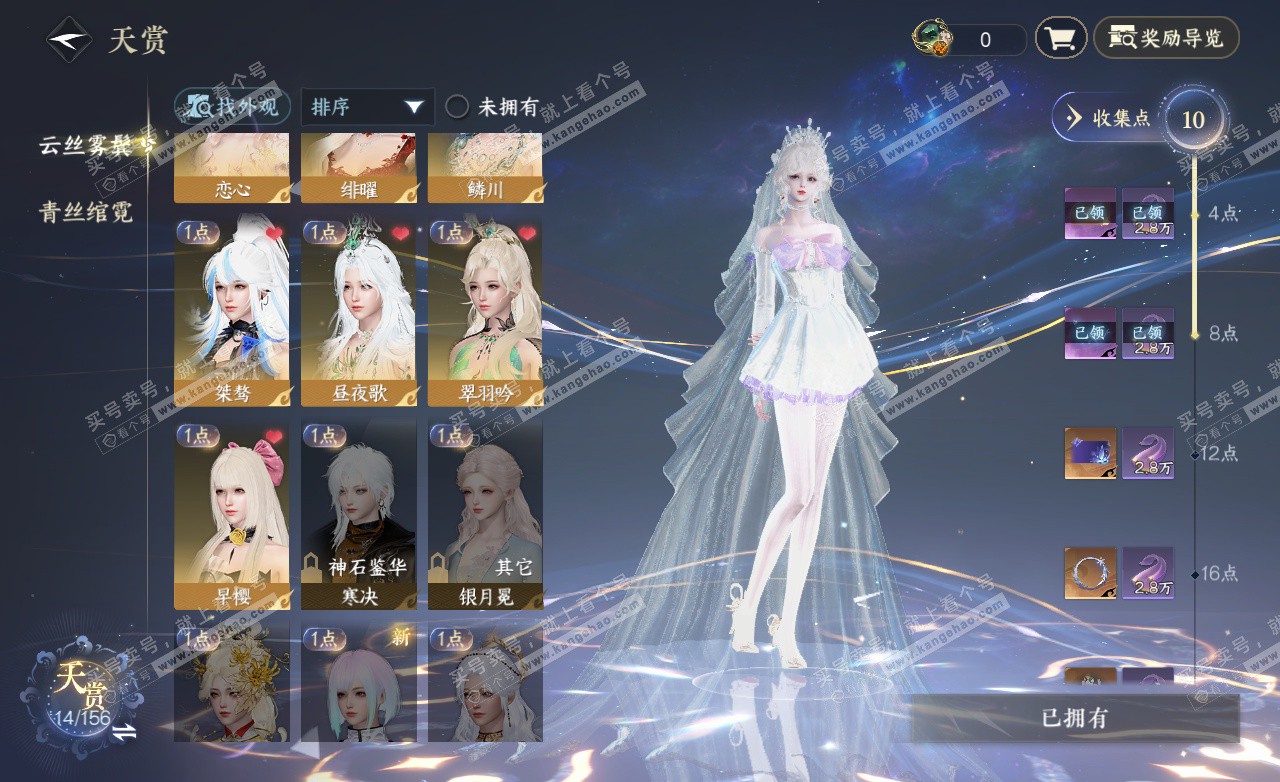Image resolution: width=1280 pixels, height=782 pixels.
Task: Claim the 16点 ring reward icon
Action: pos(1090,573)
